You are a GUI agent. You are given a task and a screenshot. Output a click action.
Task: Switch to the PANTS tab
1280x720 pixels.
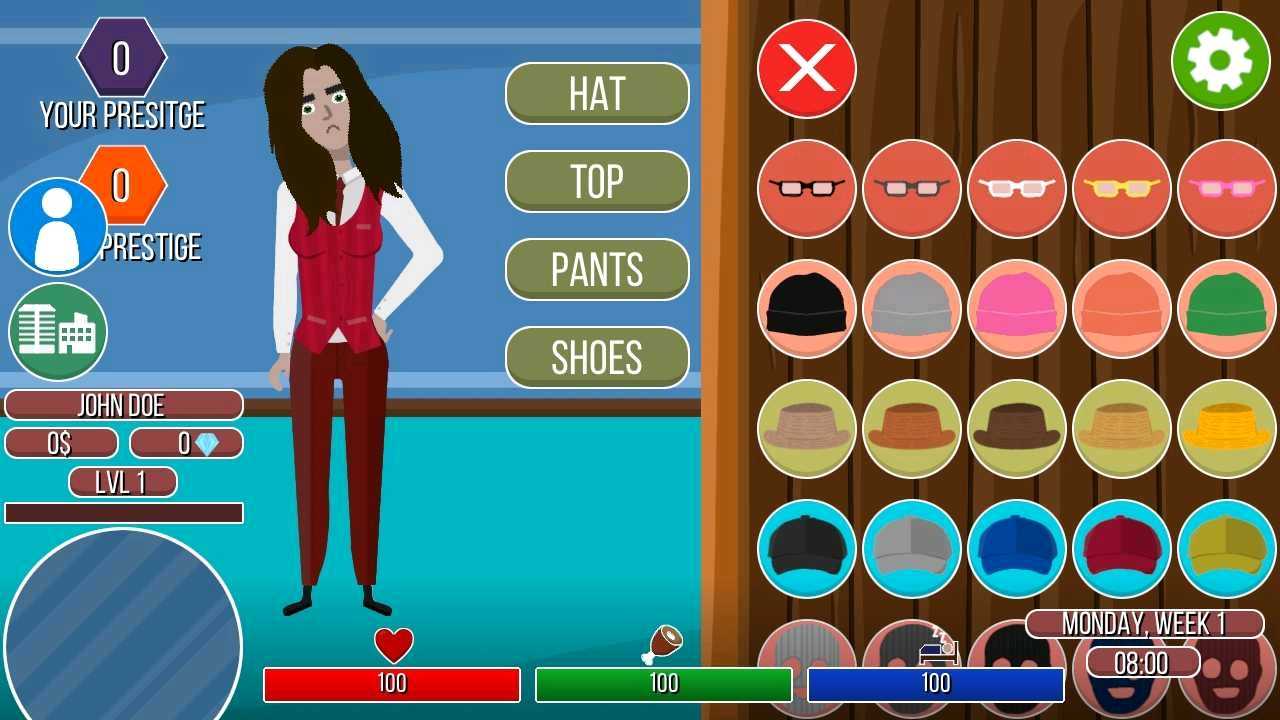click(597, 269)
